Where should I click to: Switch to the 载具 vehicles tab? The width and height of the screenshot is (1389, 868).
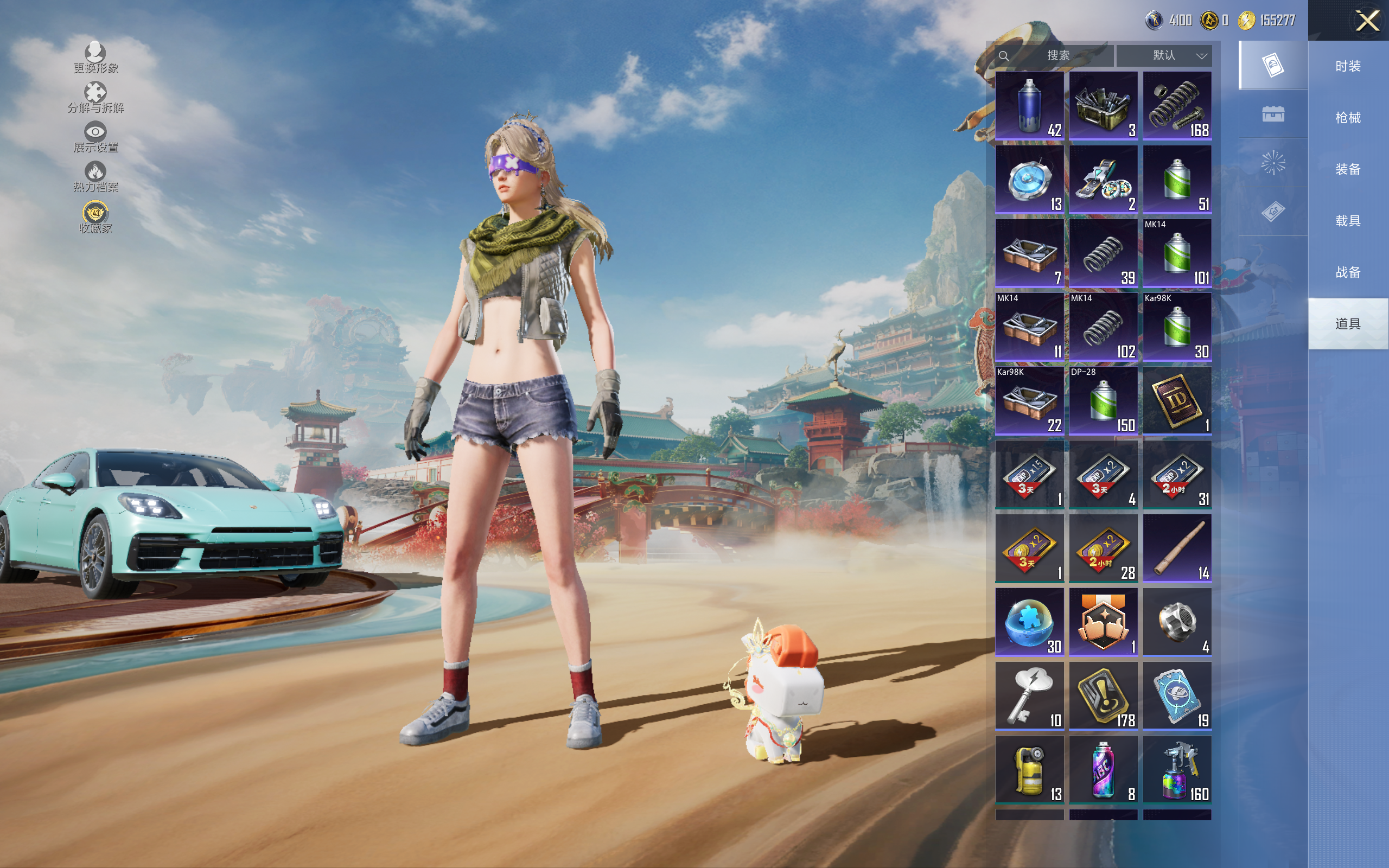tap(1347, 221)
